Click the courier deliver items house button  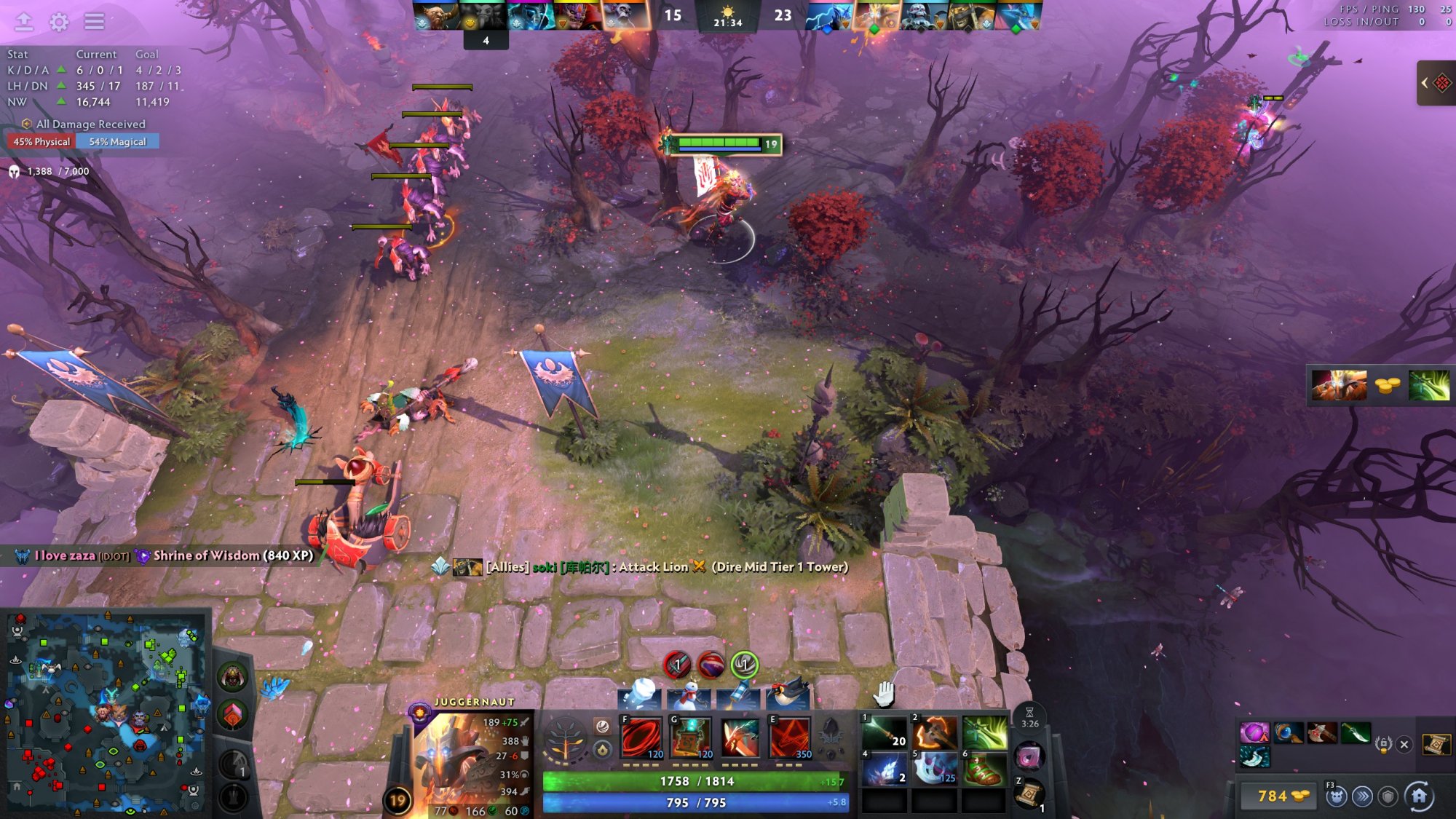[x=1419, y=796]
